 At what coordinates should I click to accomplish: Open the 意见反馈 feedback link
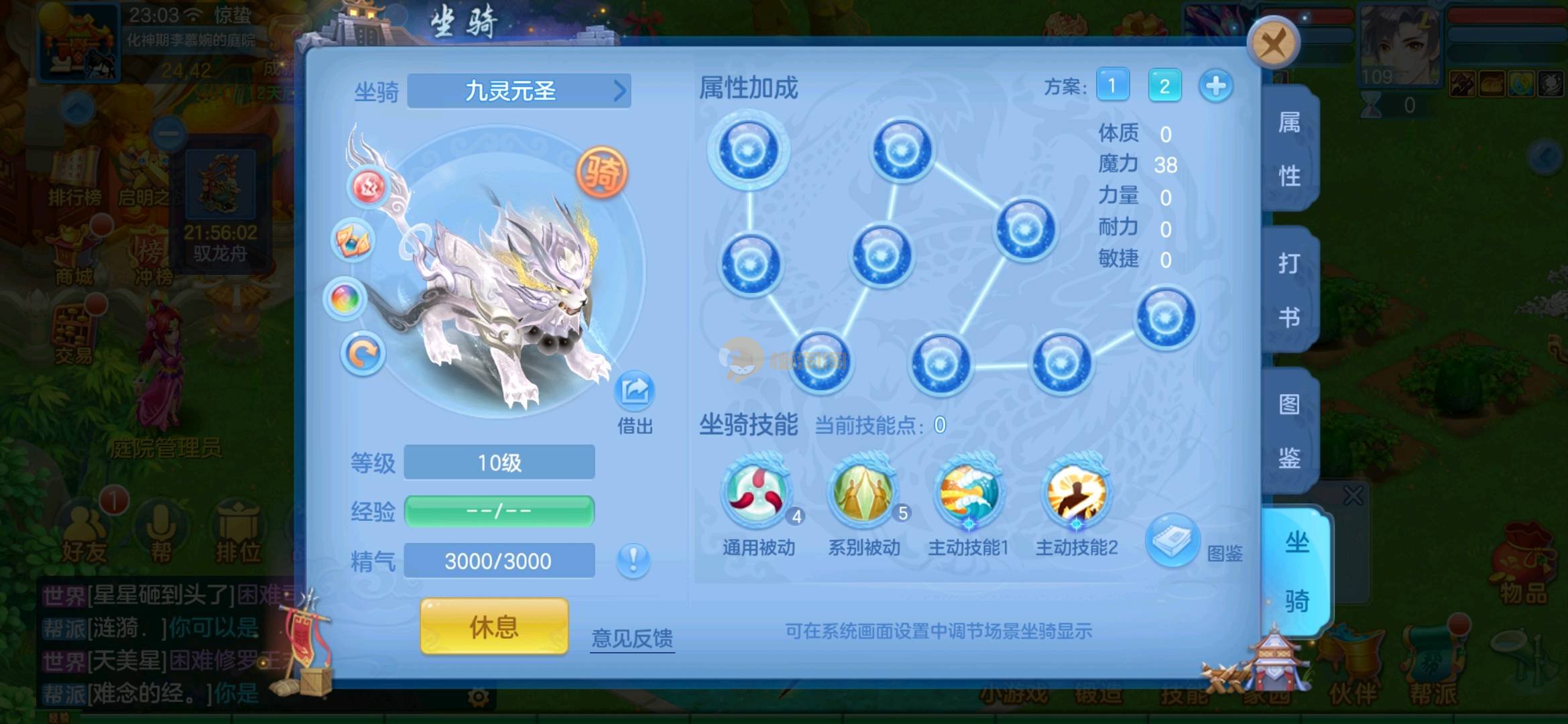pos(632,638)
